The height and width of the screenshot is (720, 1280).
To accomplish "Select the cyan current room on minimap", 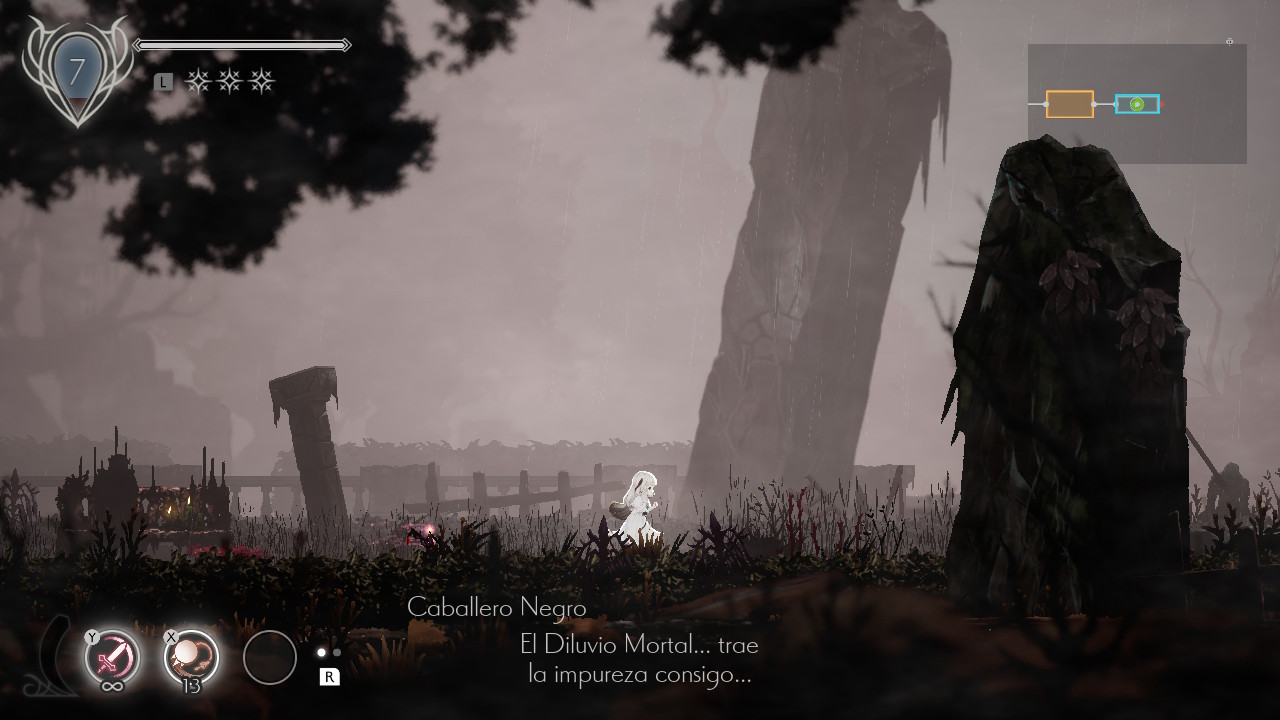I will coord(1137,104).
